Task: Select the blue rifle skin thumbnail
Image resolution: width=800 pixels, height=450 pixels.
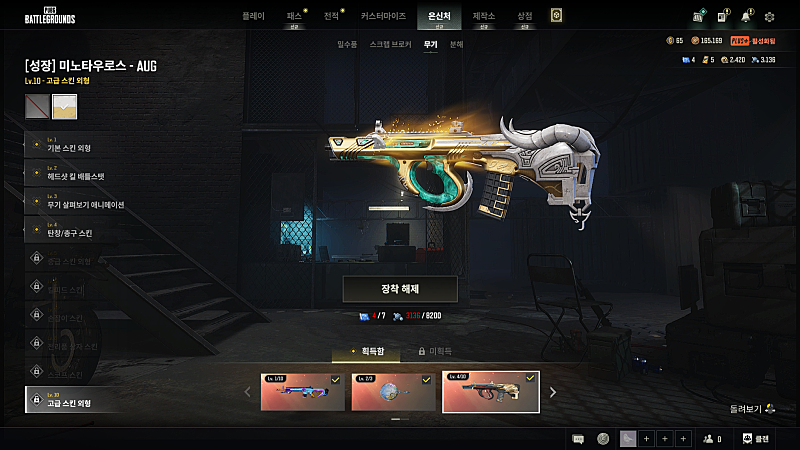Action: point(301,393)
